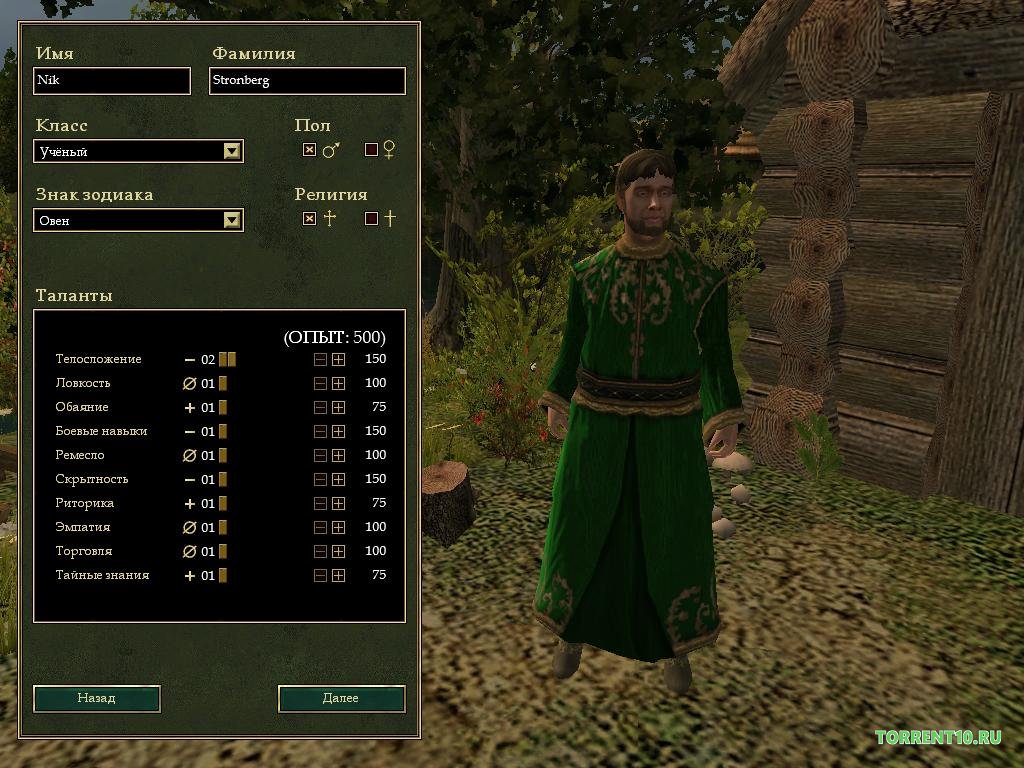This screenshot has height=768, width=1024.
Task: Edit the Фамилия surname field
Action: click(307, 81)
